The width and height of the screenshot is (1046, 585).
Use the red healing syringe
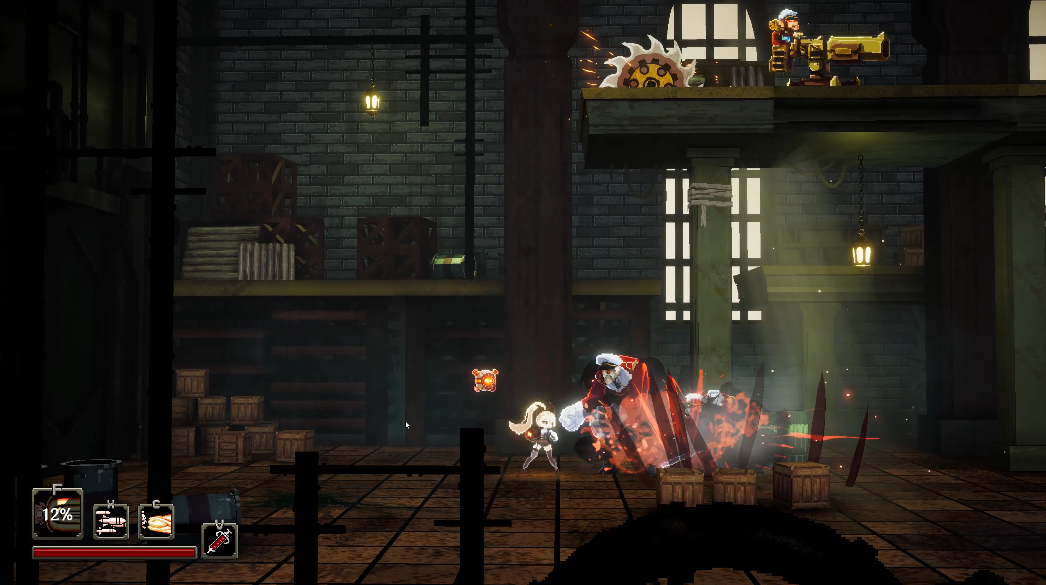(x=219, y=540)
